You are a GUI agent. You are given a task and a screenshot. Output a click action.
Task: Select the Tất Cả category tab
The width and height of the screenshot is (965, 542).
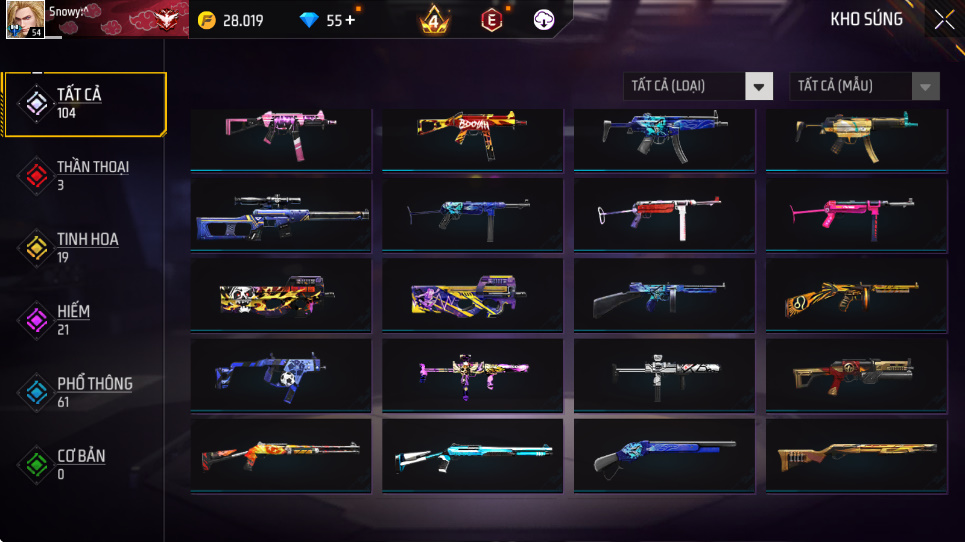(84, 103)
